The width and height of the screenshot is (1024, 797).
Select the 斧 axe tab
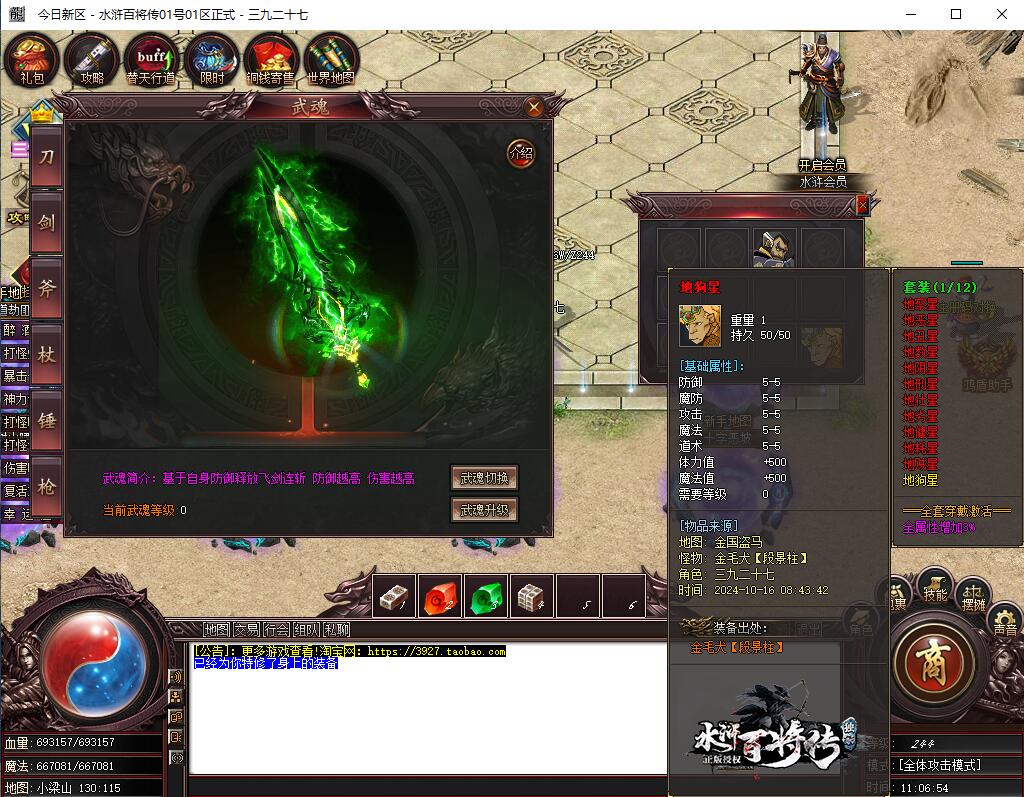47,289
